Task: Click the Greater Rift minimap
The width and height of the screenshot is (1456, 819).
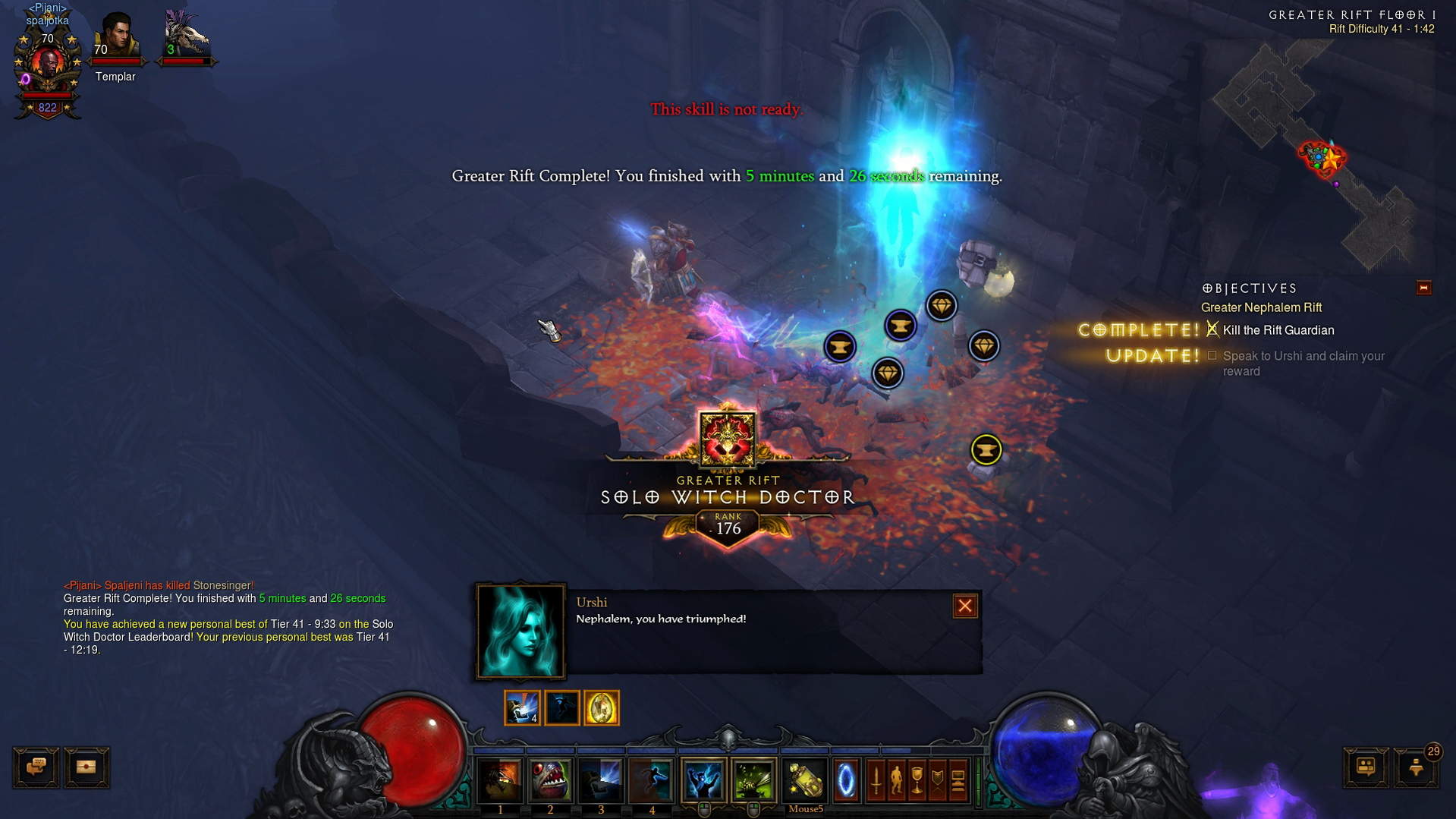Action: 1322,152
